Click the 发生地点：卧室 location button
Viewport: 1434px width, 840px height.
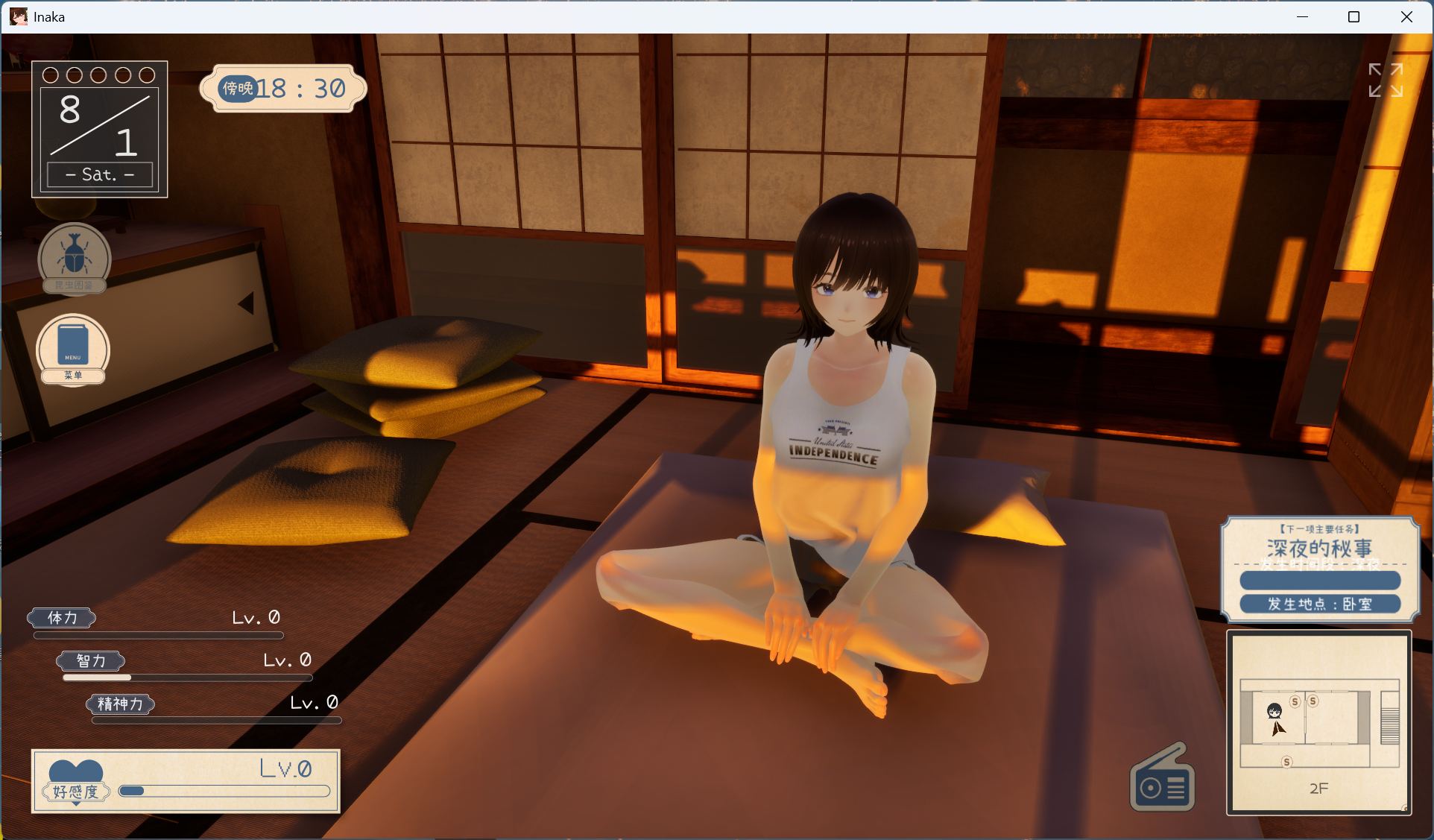pos(1320,604)
